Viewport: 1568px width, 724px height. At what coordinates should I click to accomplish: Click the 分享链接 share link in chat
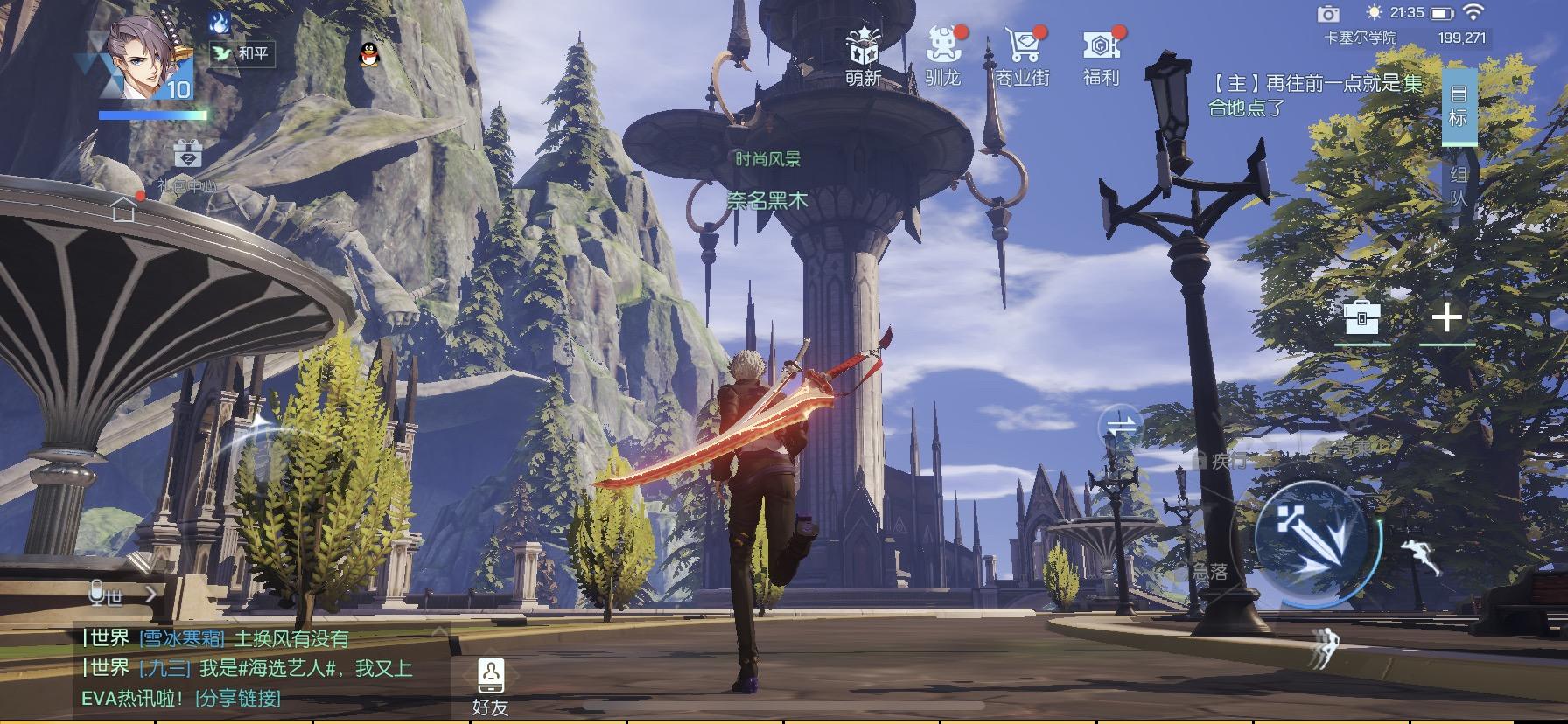[238, 698]
